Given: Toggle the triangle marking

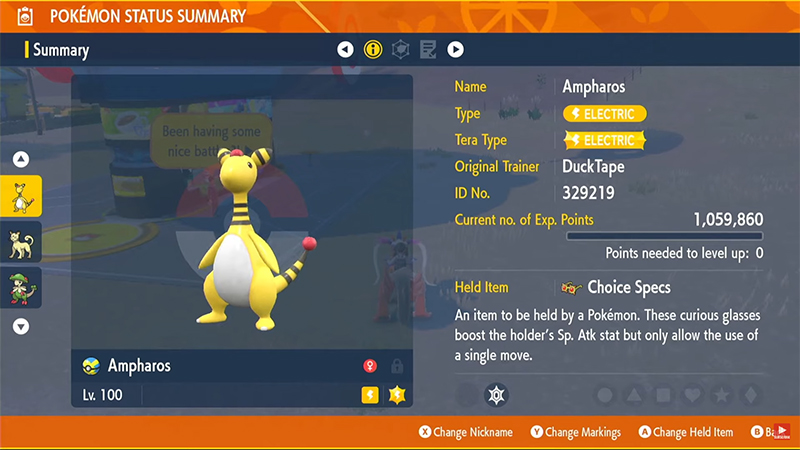Looking at the screenshot, I should click(x=634, y=394).
